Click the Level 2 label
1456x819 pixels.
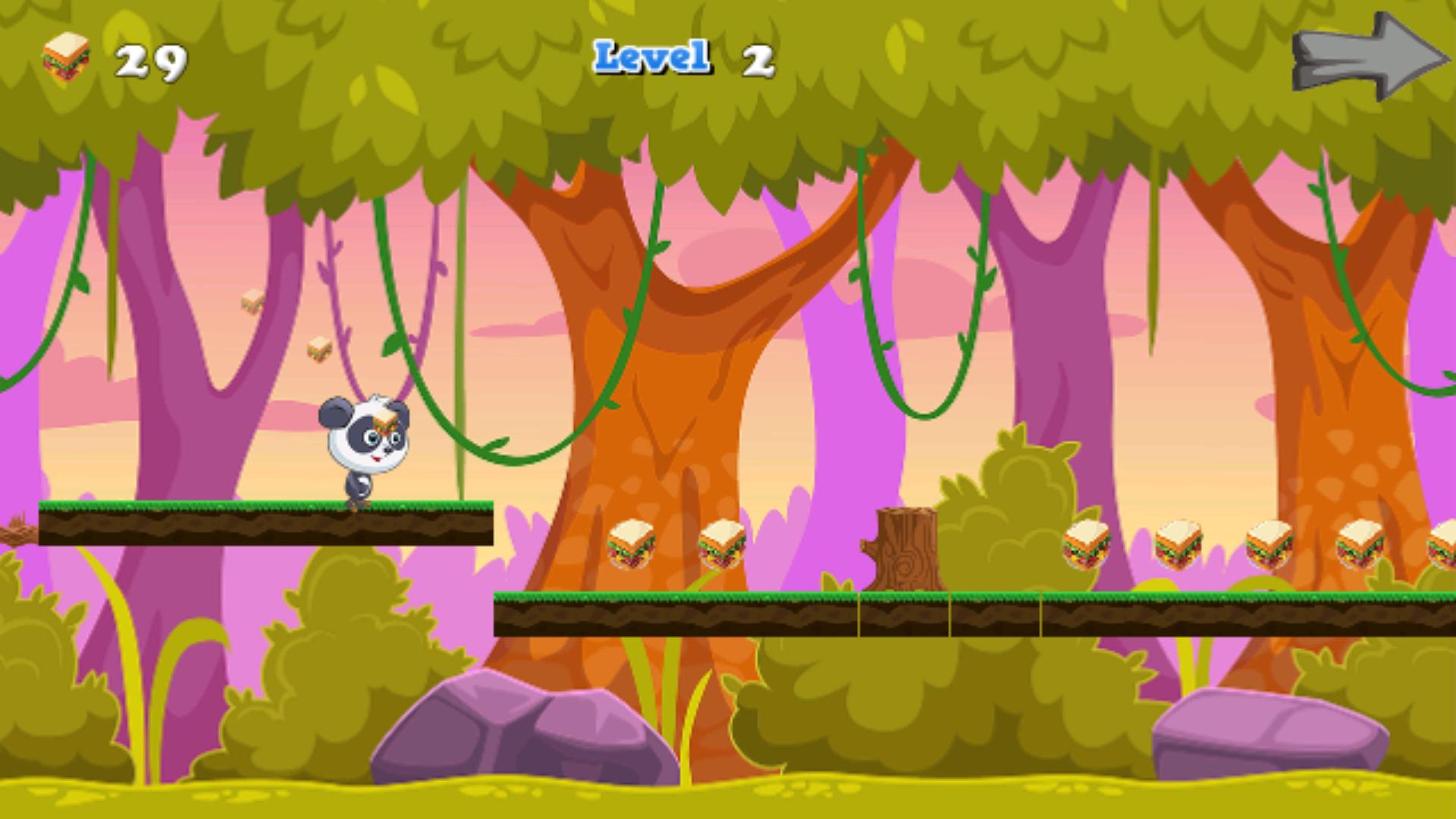681,55
